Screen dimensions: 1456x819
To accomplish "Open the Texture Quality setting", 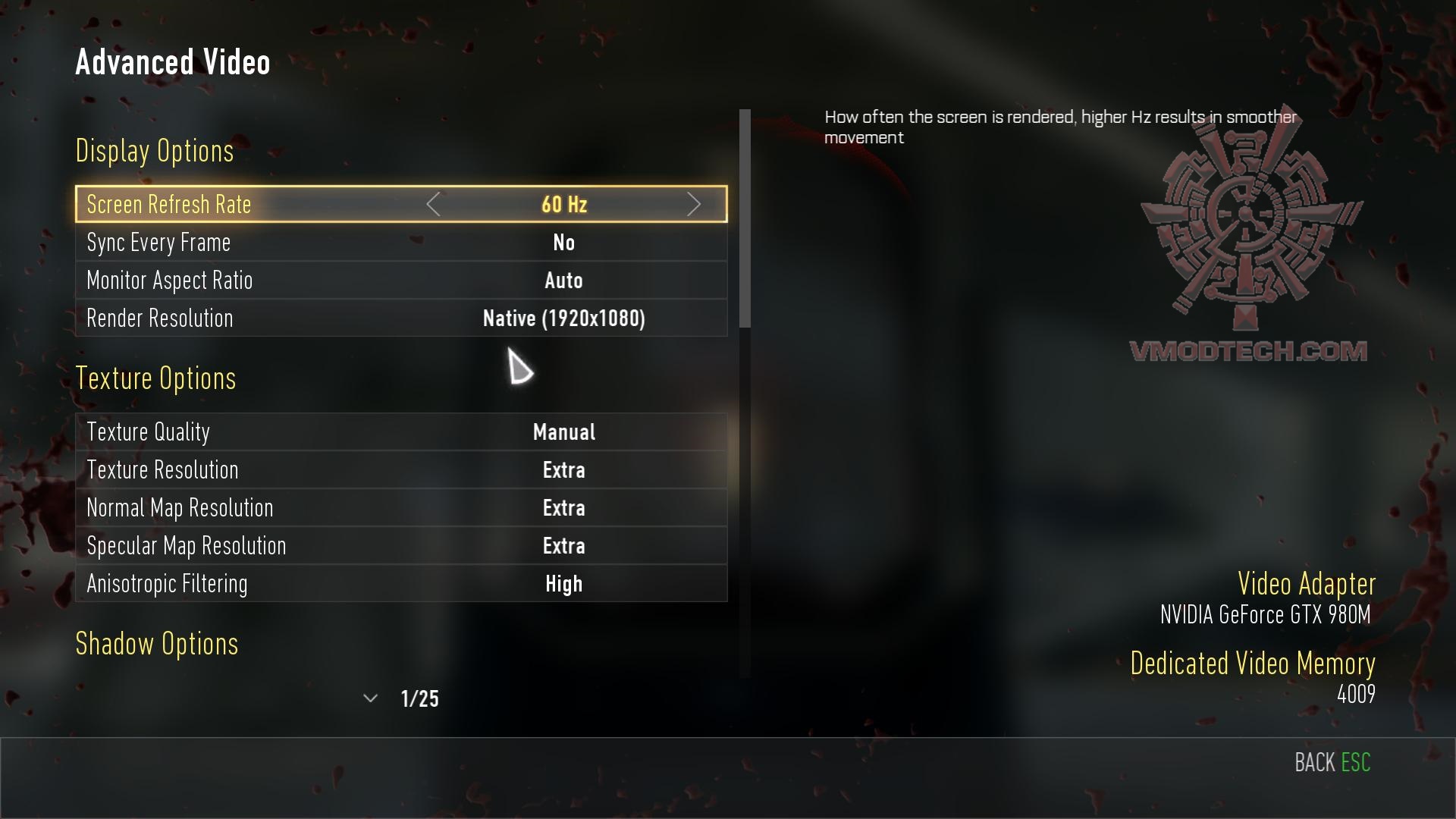I will (400, 432).
